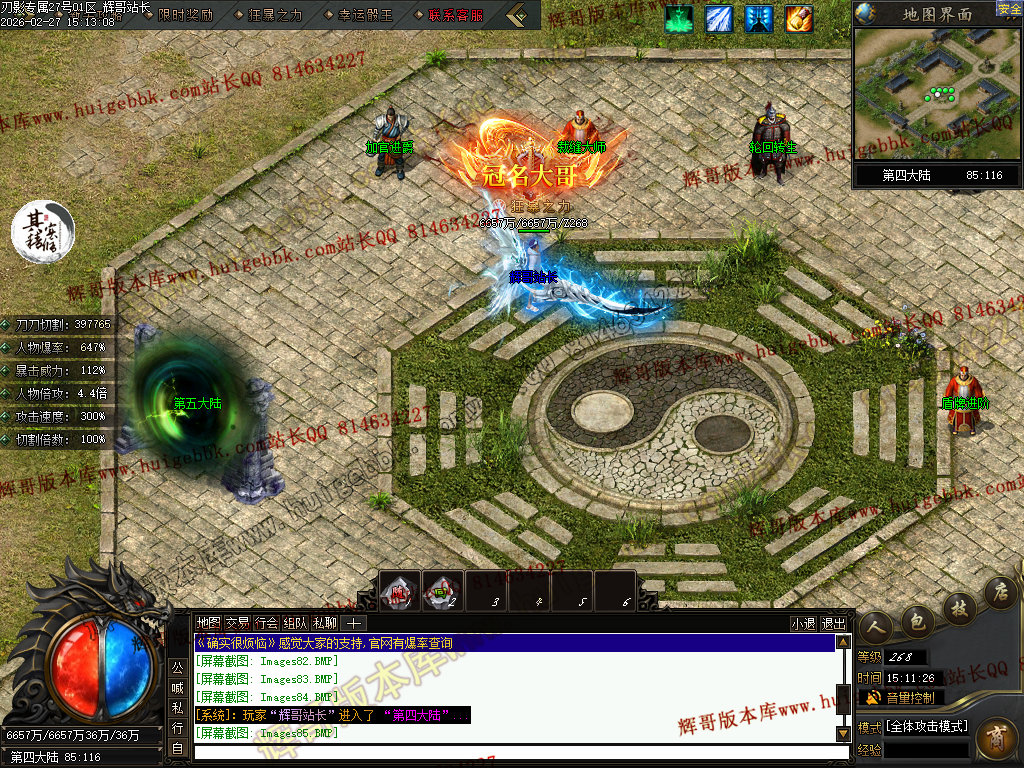Choose the 私聊 private chat tab
1024x768 pixels.
click(324, 623)
